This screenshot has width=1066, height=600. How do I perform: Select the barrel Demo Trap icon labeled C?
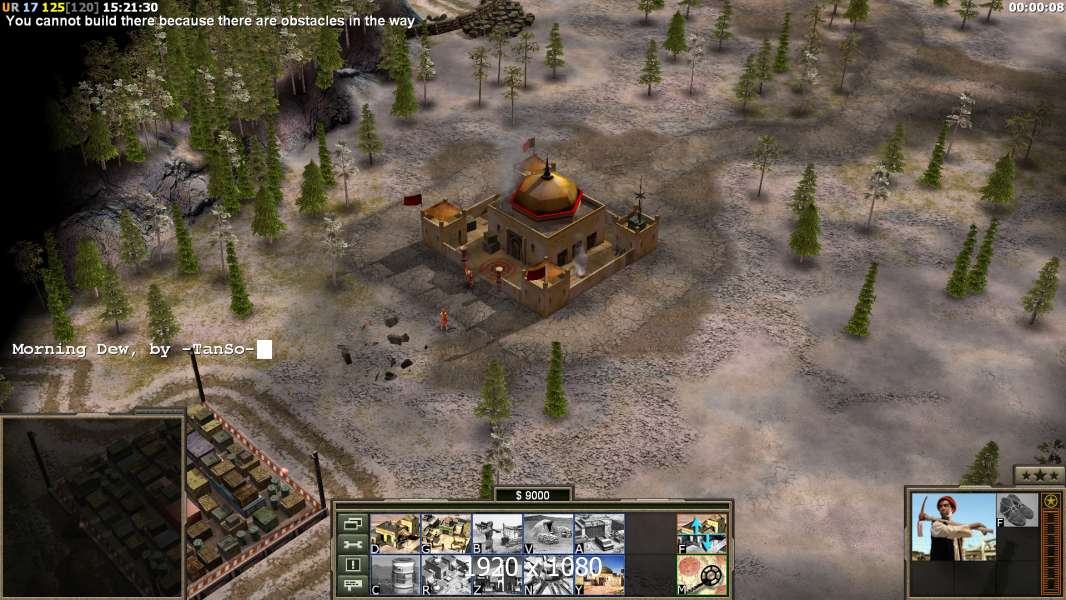coord(395,574)
